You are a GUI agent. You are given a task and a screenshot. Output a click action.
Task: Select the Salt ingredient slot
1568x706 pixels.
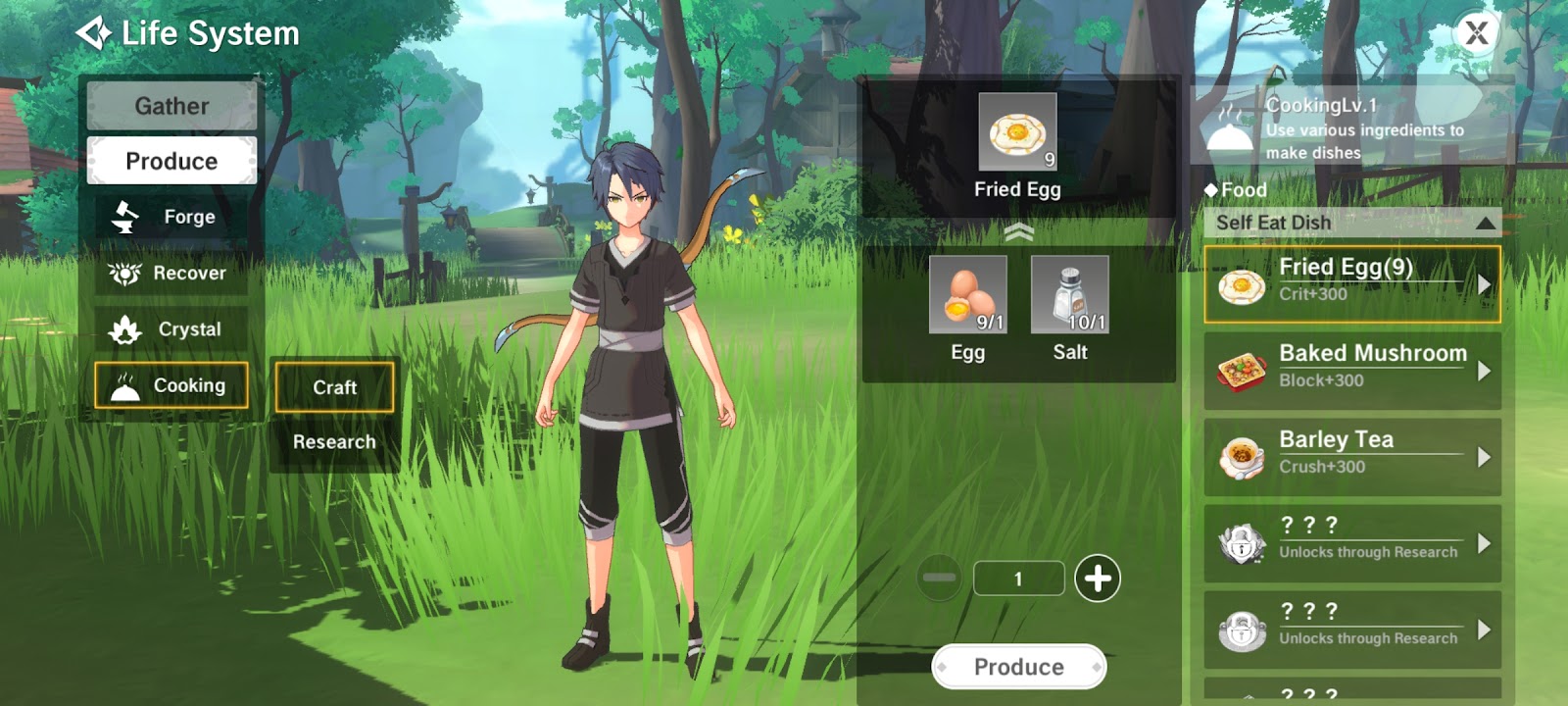pyautogui.click(x=1069, y=294)
